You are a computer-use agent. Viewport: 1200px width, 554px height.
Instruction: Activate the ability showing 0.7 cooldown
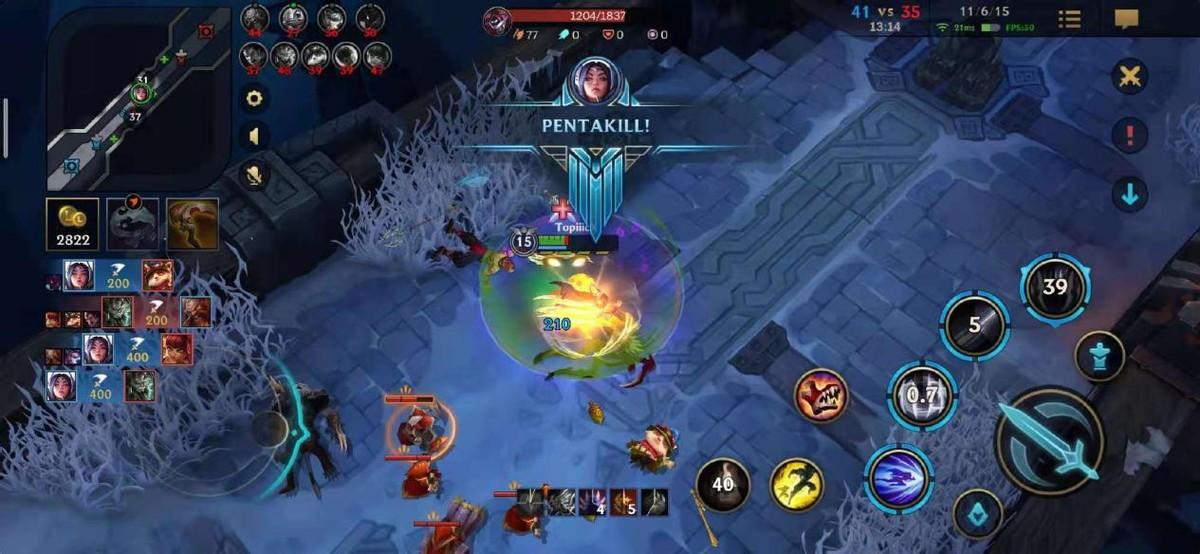point(922,395)
